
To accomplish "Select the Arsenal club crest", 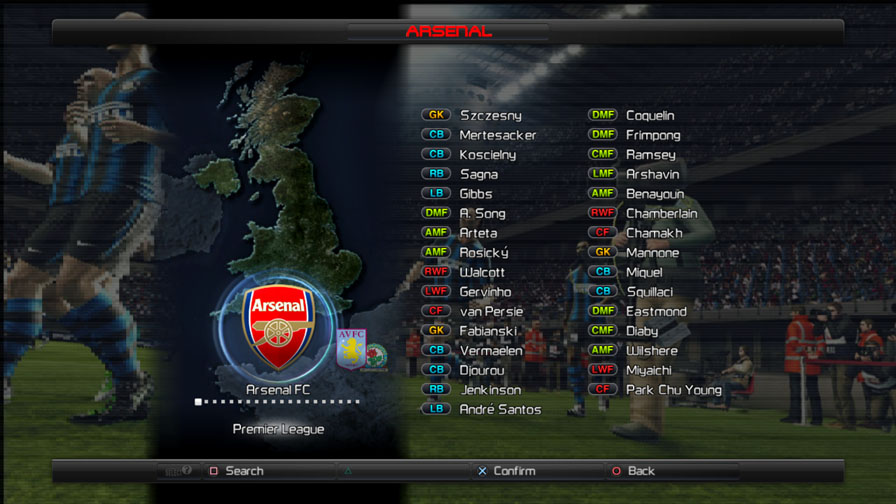I will point(277,327).
